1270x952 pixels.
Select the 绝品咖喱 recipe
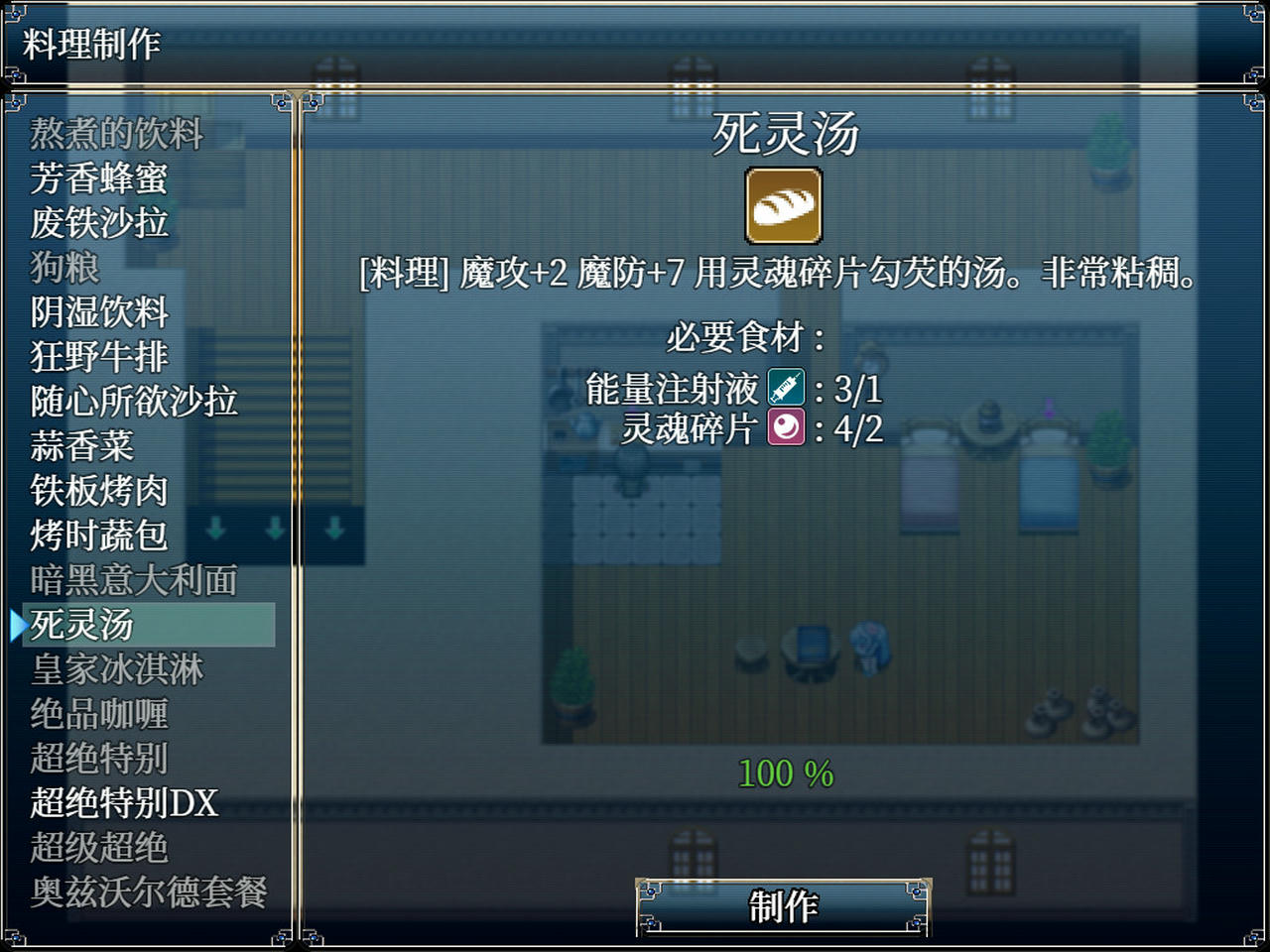tap(99, 714)
